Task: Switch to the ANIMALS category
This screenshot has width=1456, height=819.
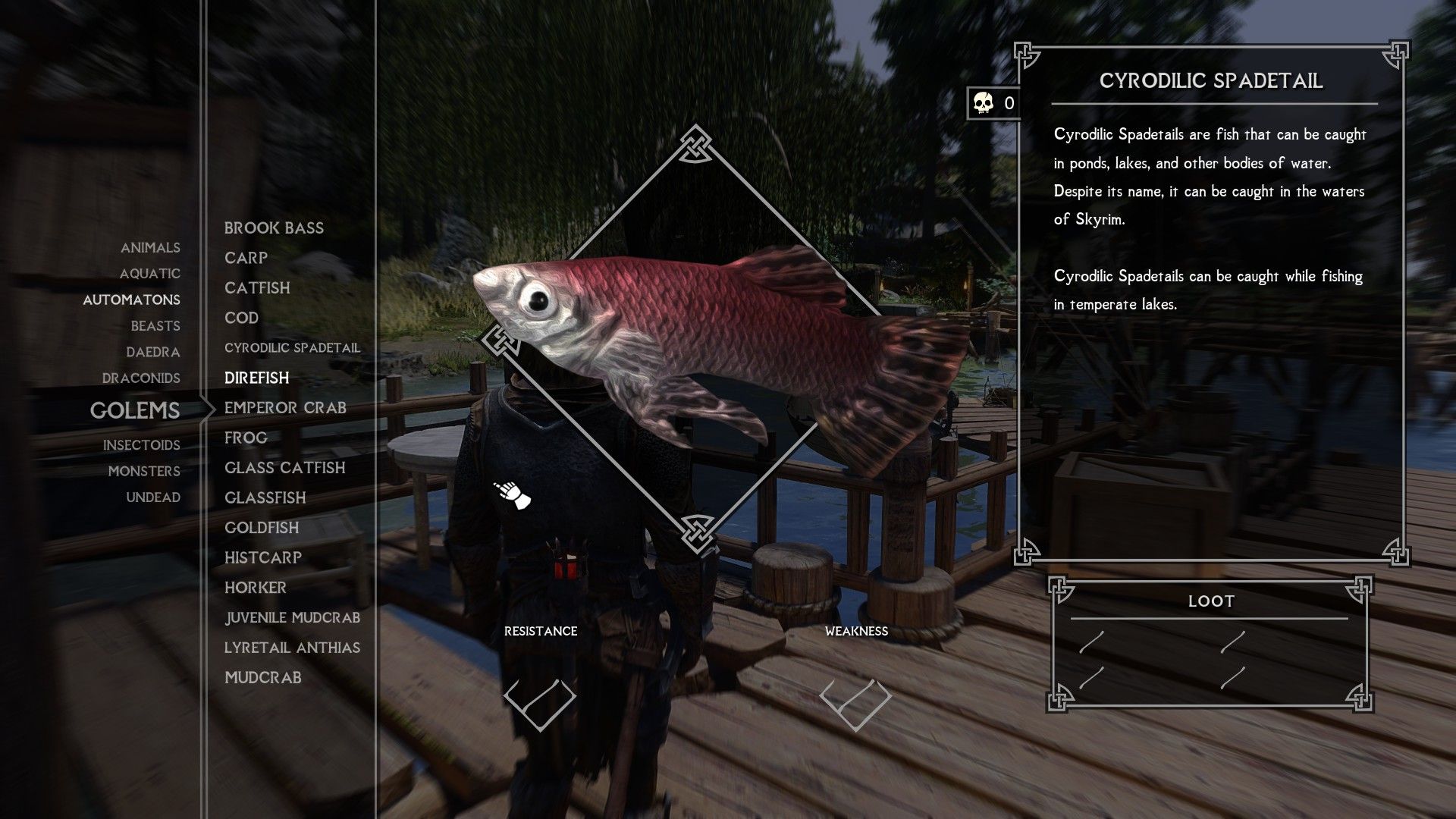Action: [150, 247]
